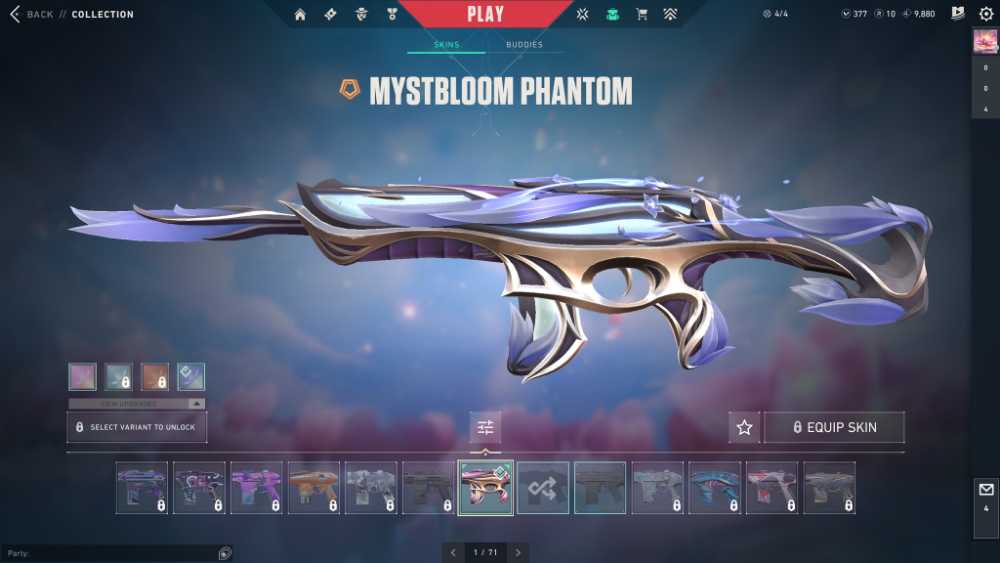Open the skin filter sliders button

[485, 427]
